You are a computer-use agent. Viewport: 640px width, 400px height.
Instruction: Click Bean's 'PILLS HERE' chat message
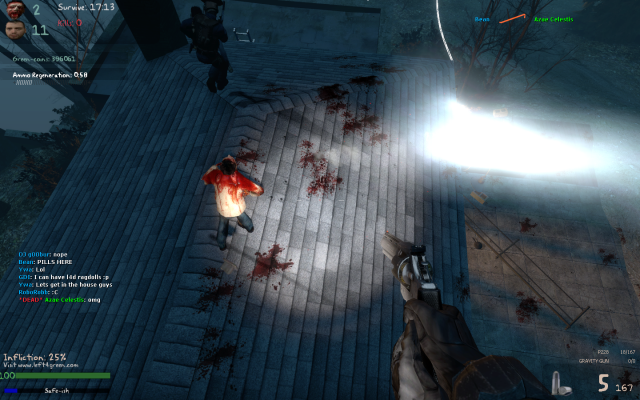point(41,262)
